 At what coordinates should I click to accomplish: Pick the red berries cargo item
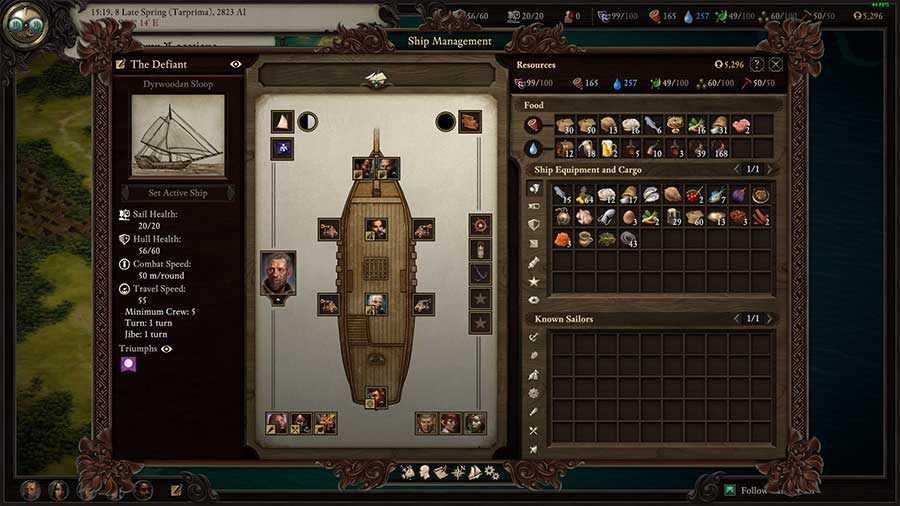695,194
